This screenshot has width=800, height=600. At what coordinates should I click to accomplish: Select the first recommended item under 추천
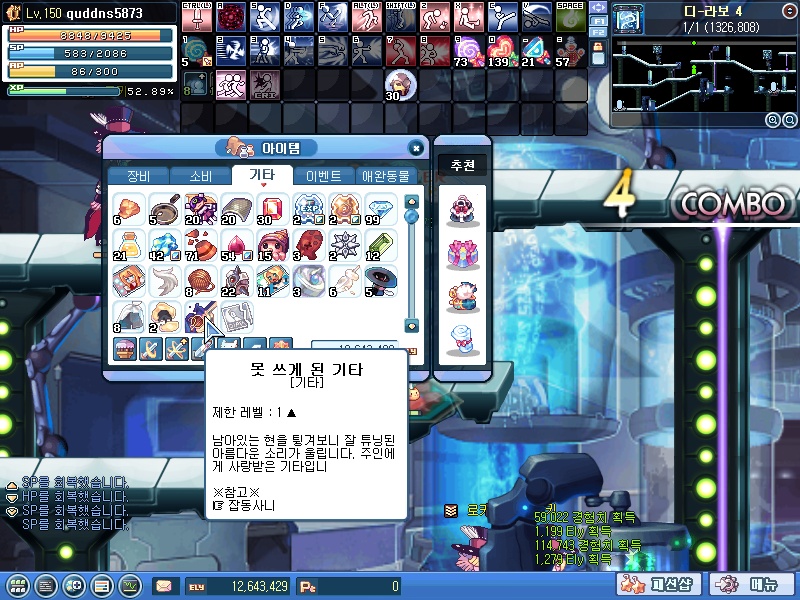pos(462,210)
